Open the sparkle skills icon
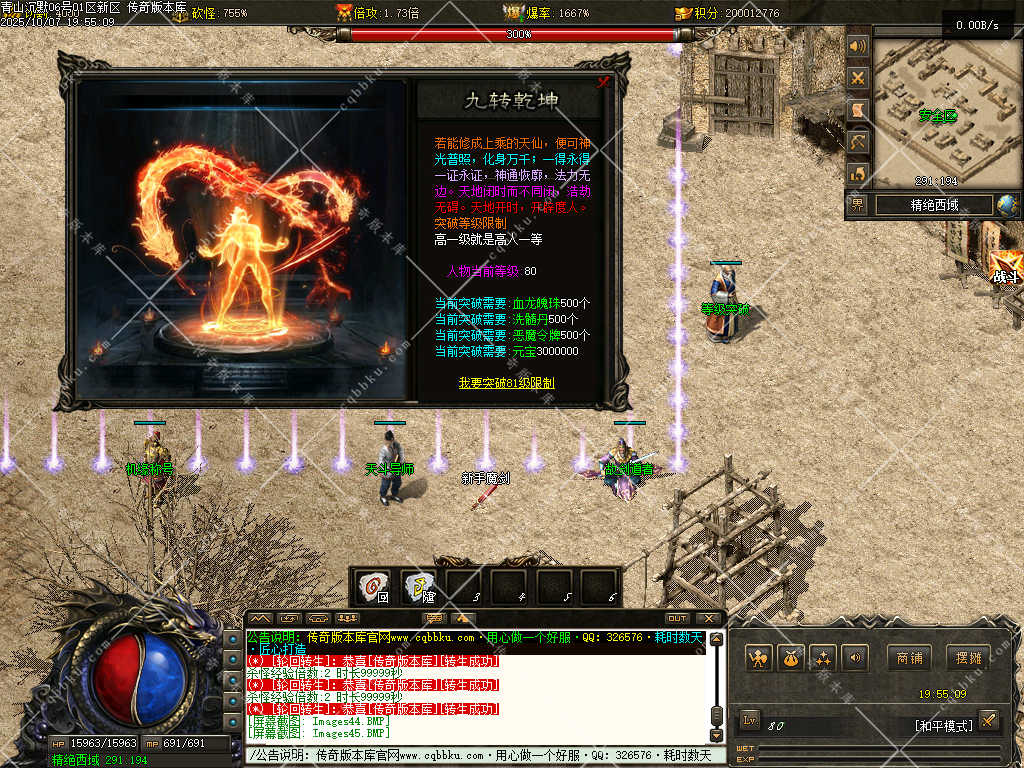Viewport: 1024px width, 768px height. (x=823, y=658)
